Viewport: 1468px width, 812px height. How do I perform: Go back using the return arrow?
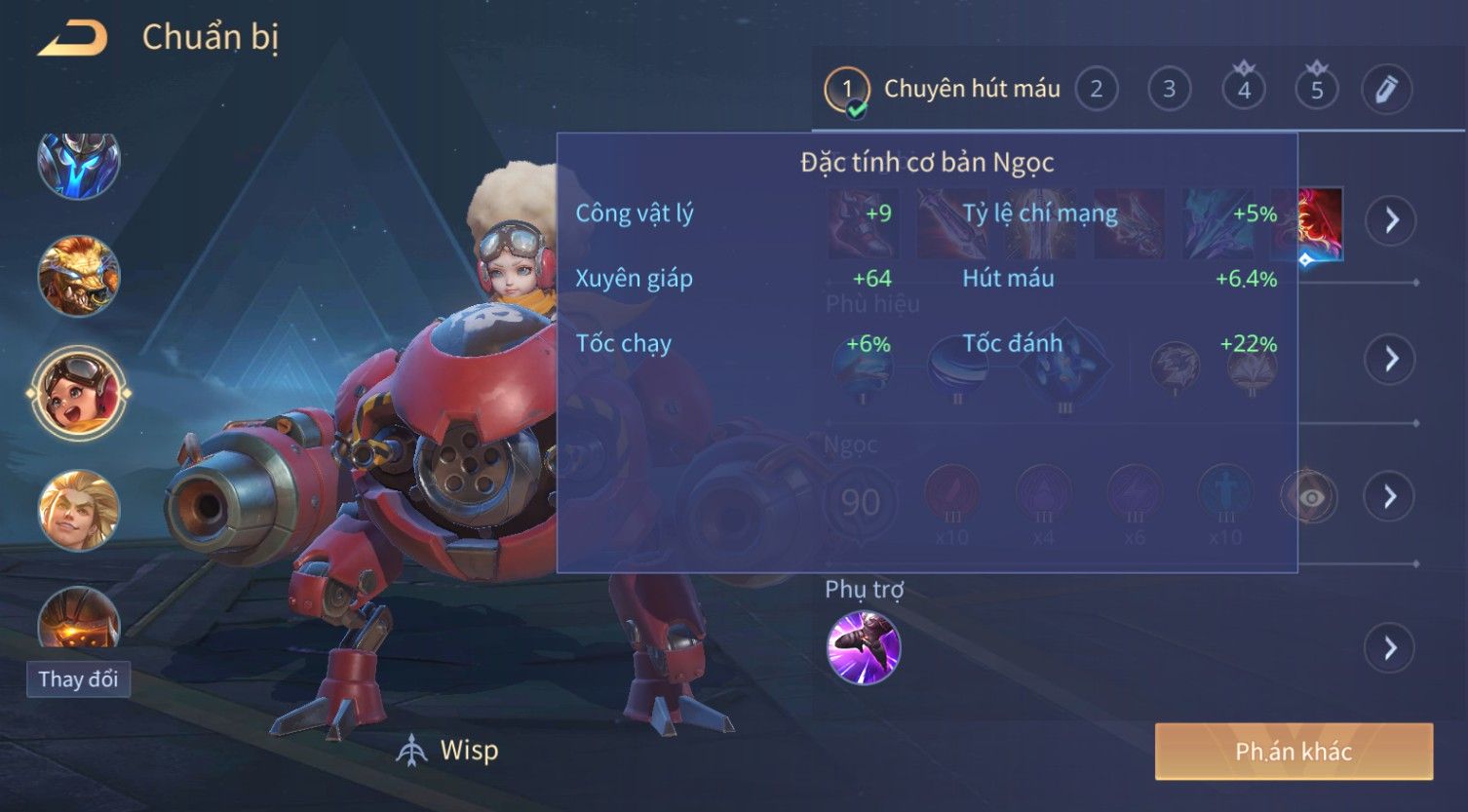[x=72, y=39]
